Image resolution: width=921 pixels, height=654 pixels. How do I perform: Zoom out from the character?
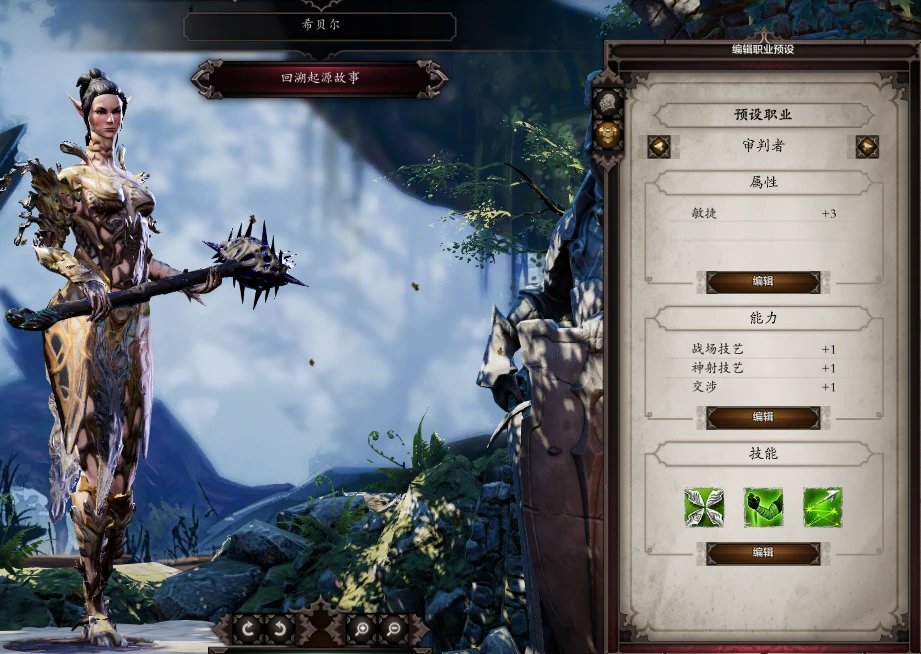tap(391, 629)
